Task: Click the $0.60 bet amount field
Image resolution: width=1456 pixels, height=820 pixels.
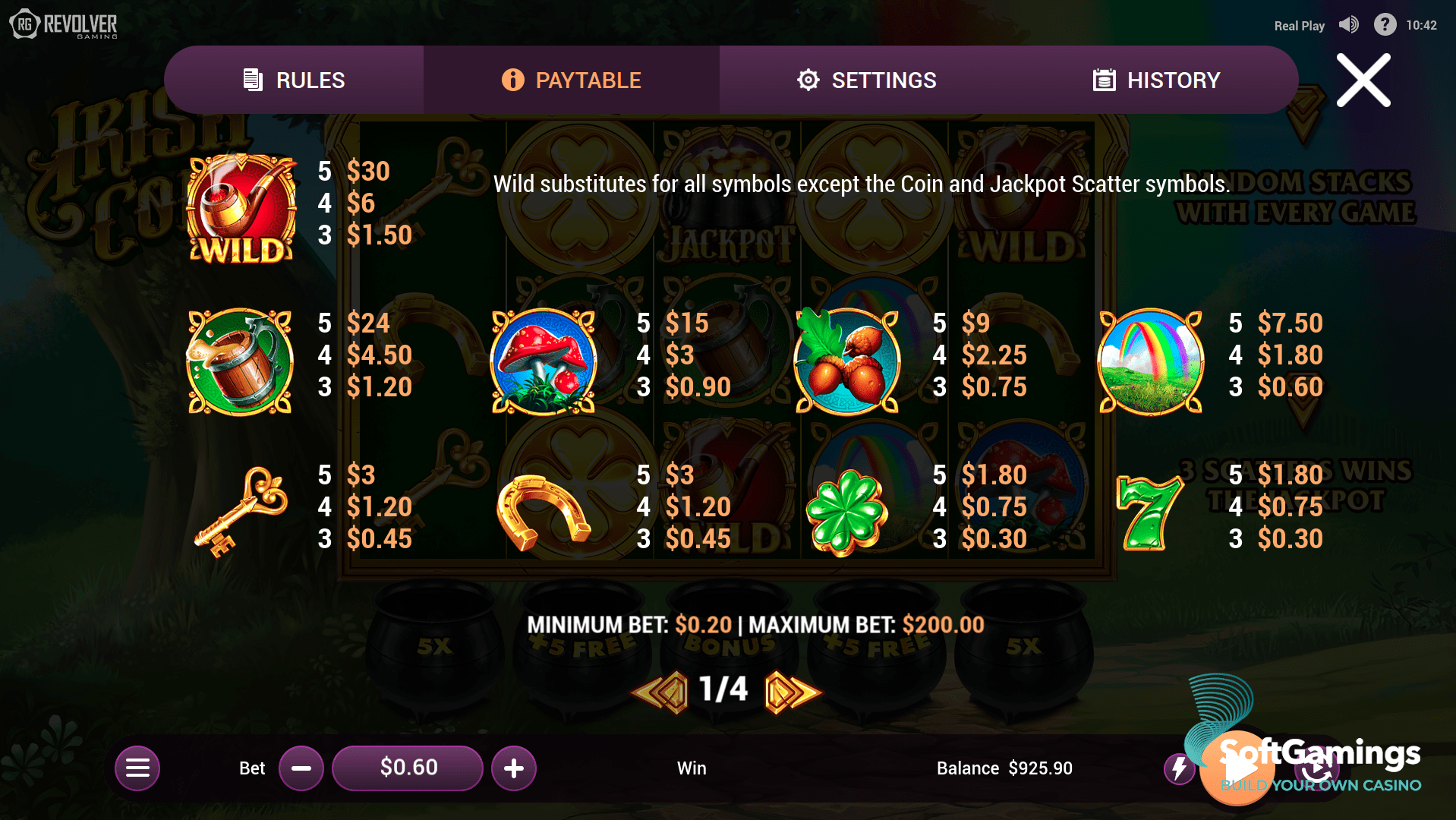Action: pos(408,768)
